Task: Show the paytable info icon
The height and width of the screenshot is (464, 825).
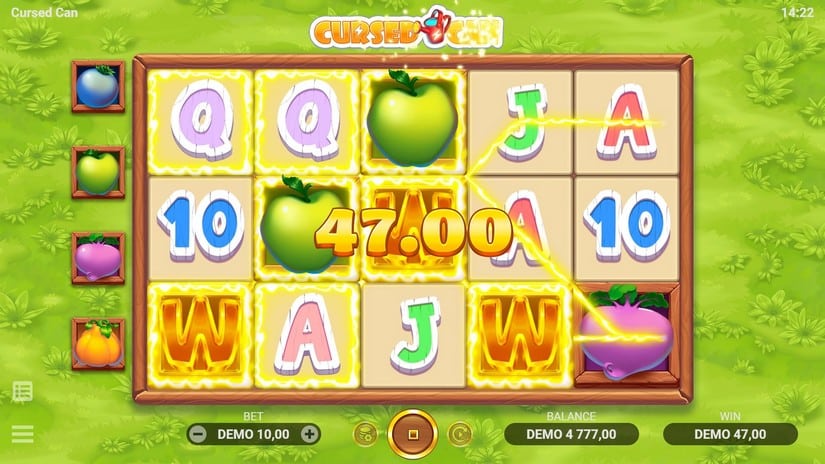Action: click(22, 391)
